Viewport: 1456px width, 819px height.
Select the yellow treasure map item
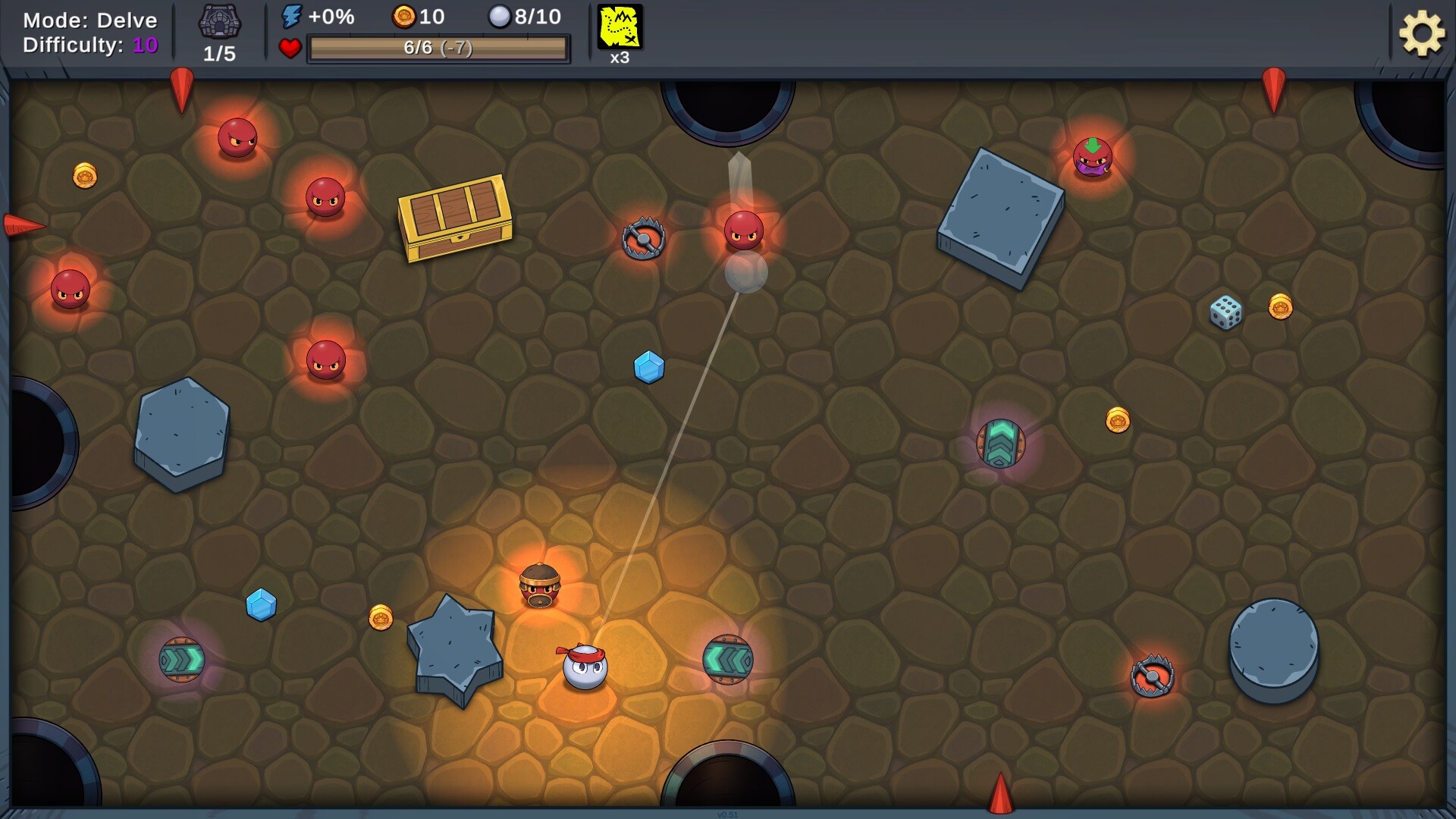tap(620, 27)
